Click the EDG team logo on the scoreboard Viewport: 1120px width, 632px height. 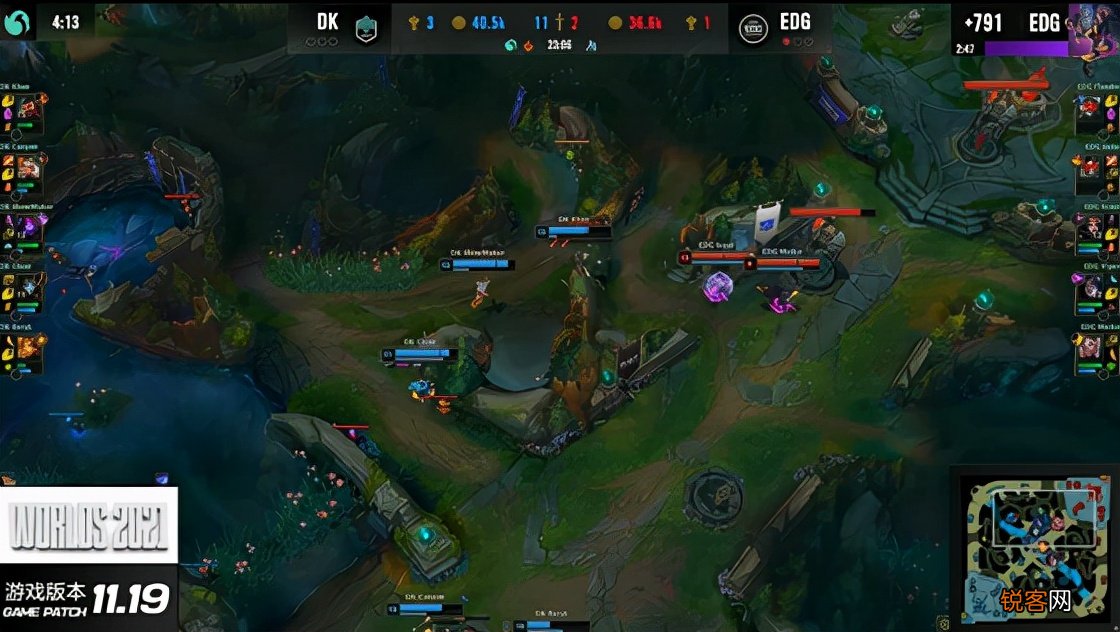pyautogui.click(x=753, y=27)
